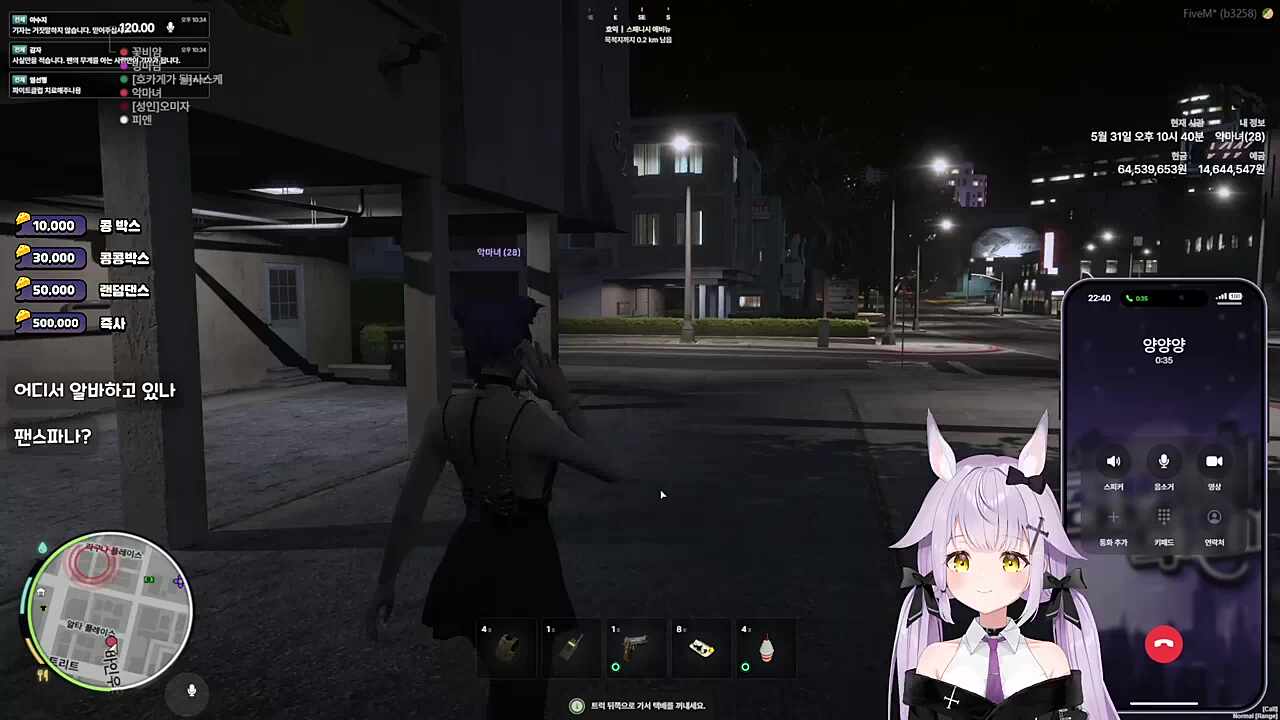Image resolution: width=1280 pixels, height=720 pixels.
Task: Open the phone keypad (키패드)
Action: tap(1163, 518)
